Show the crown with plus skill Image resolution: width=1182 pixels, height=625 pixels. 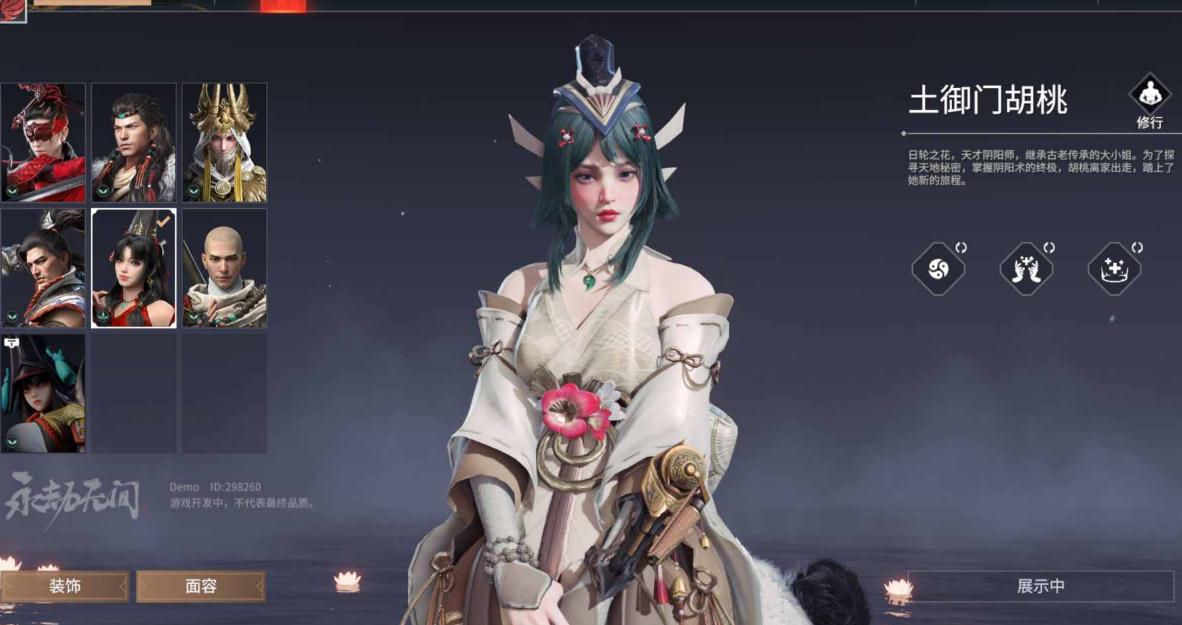(1114, 269)
